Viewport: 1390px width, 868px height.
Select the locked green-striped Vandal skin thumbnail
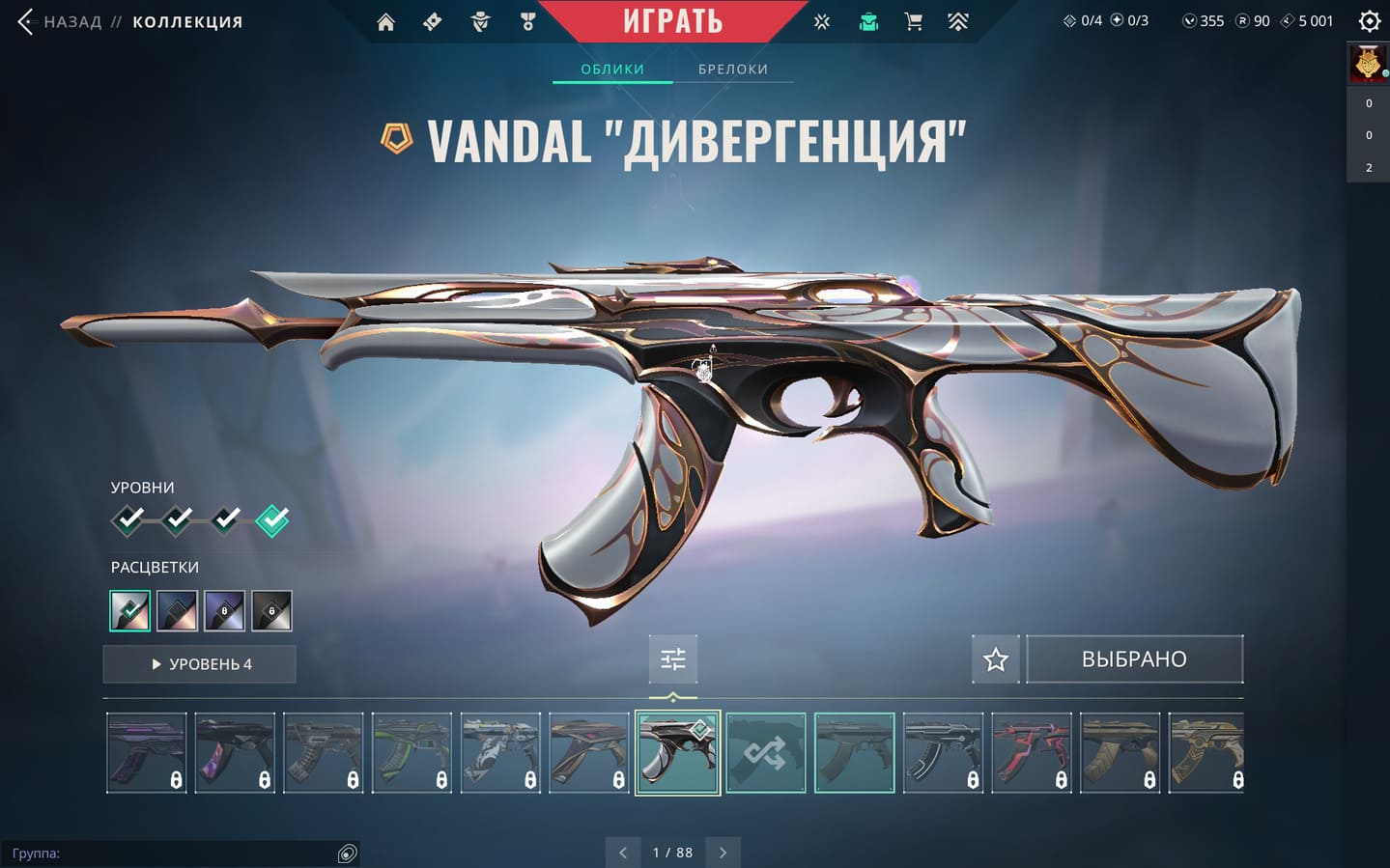[x=411, y=753]
